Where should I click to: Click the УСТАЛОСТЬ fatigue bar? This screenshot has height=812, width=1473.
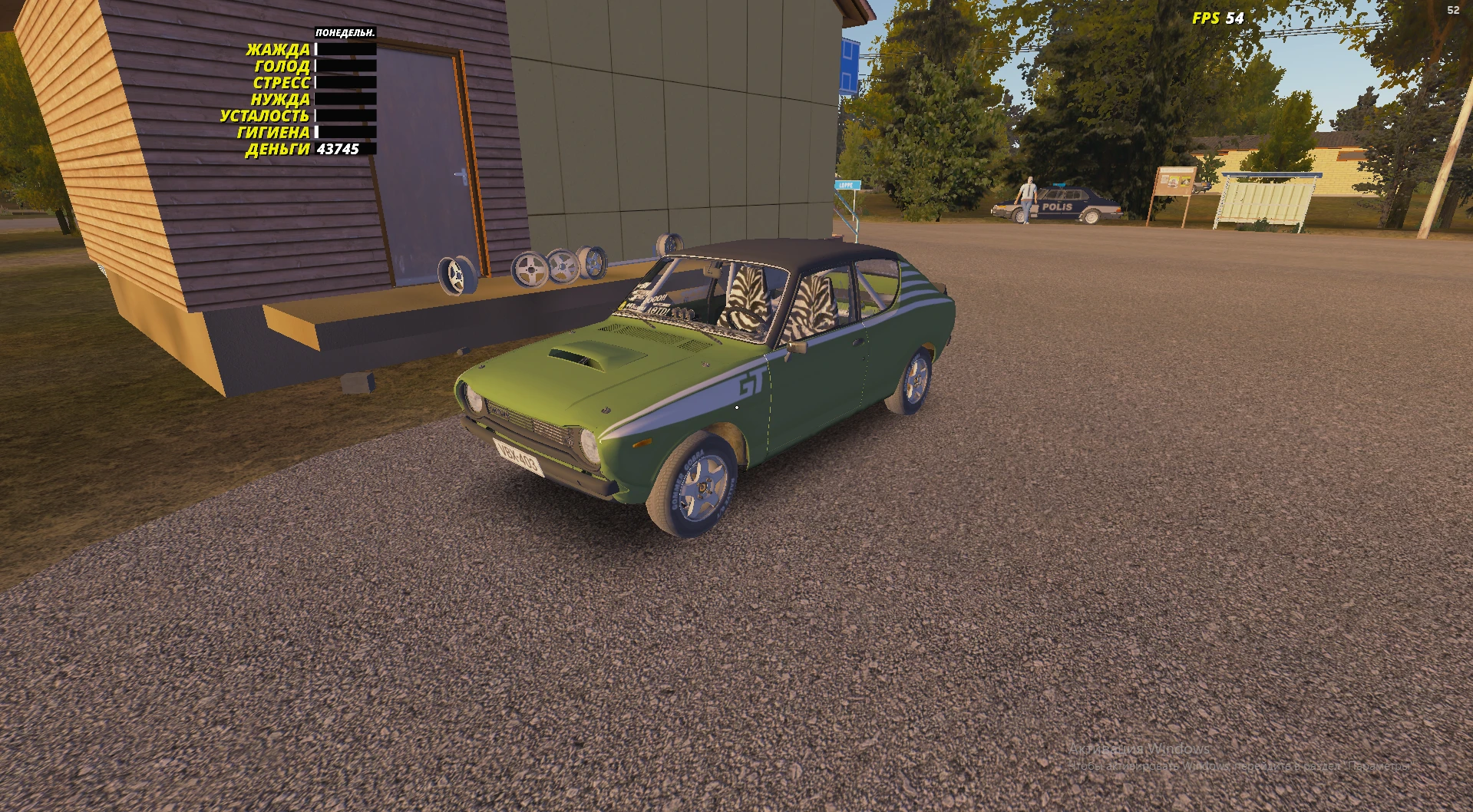[x=343, y=117]
